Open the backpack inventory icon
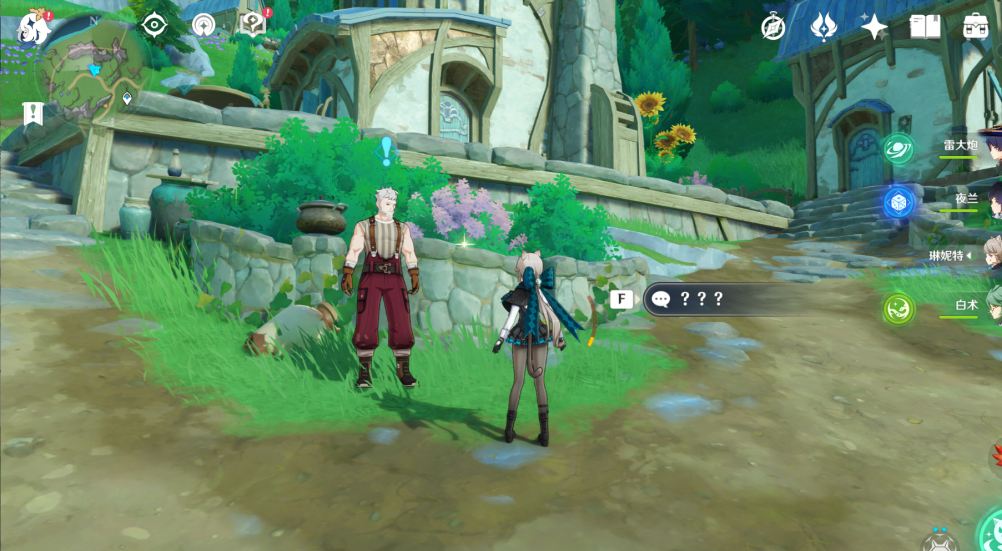 975,27
